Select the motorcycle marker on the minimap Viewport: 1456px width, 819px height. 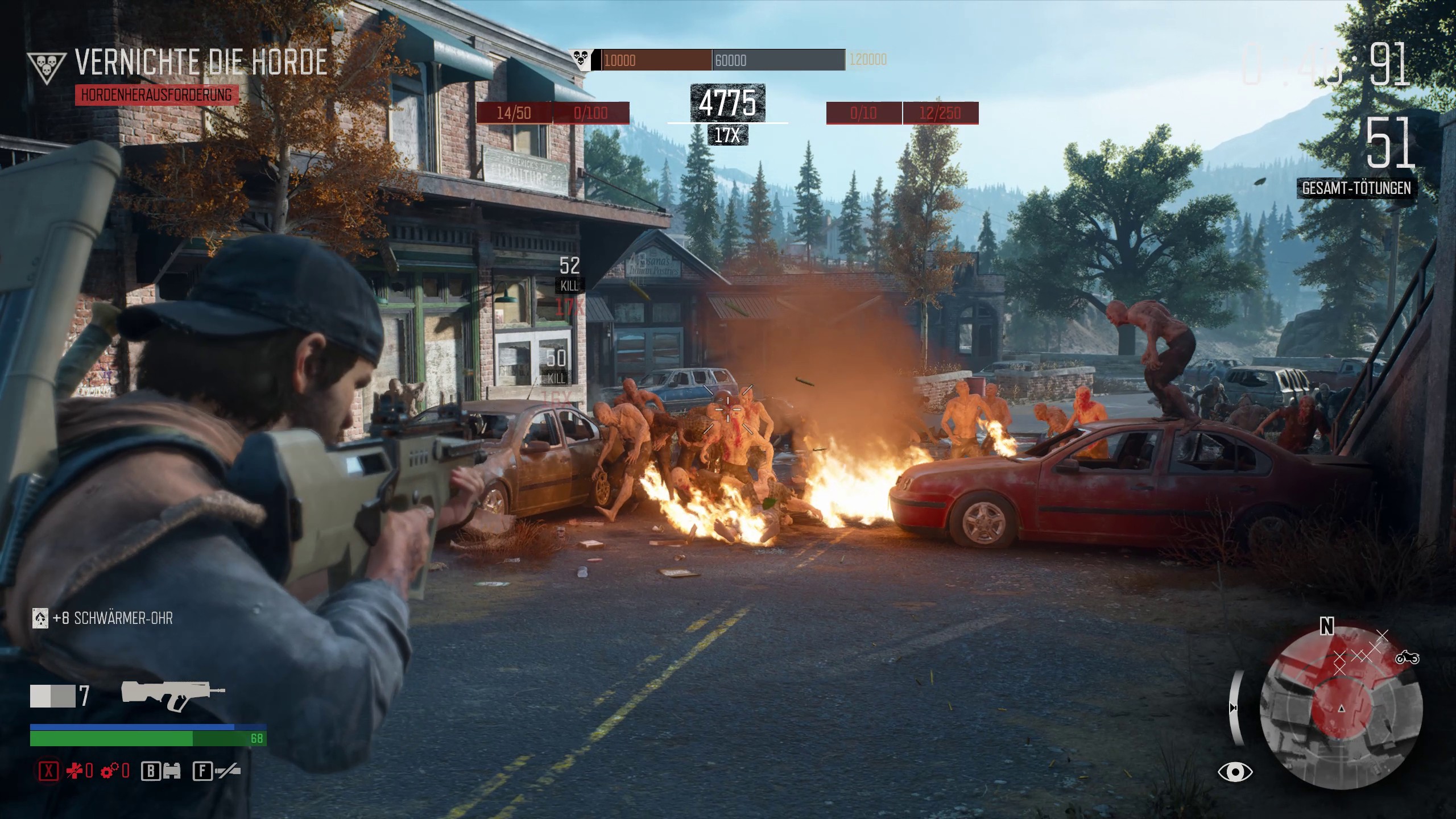(x=1408, y=658)
